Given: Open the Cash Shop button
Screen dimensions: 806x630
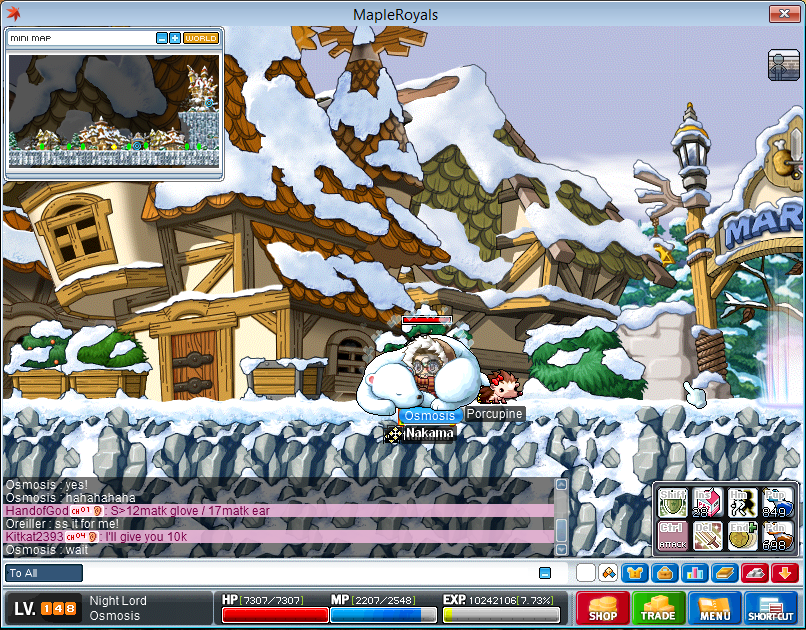Looking at the screenshot, I should (x=602, y=609).
